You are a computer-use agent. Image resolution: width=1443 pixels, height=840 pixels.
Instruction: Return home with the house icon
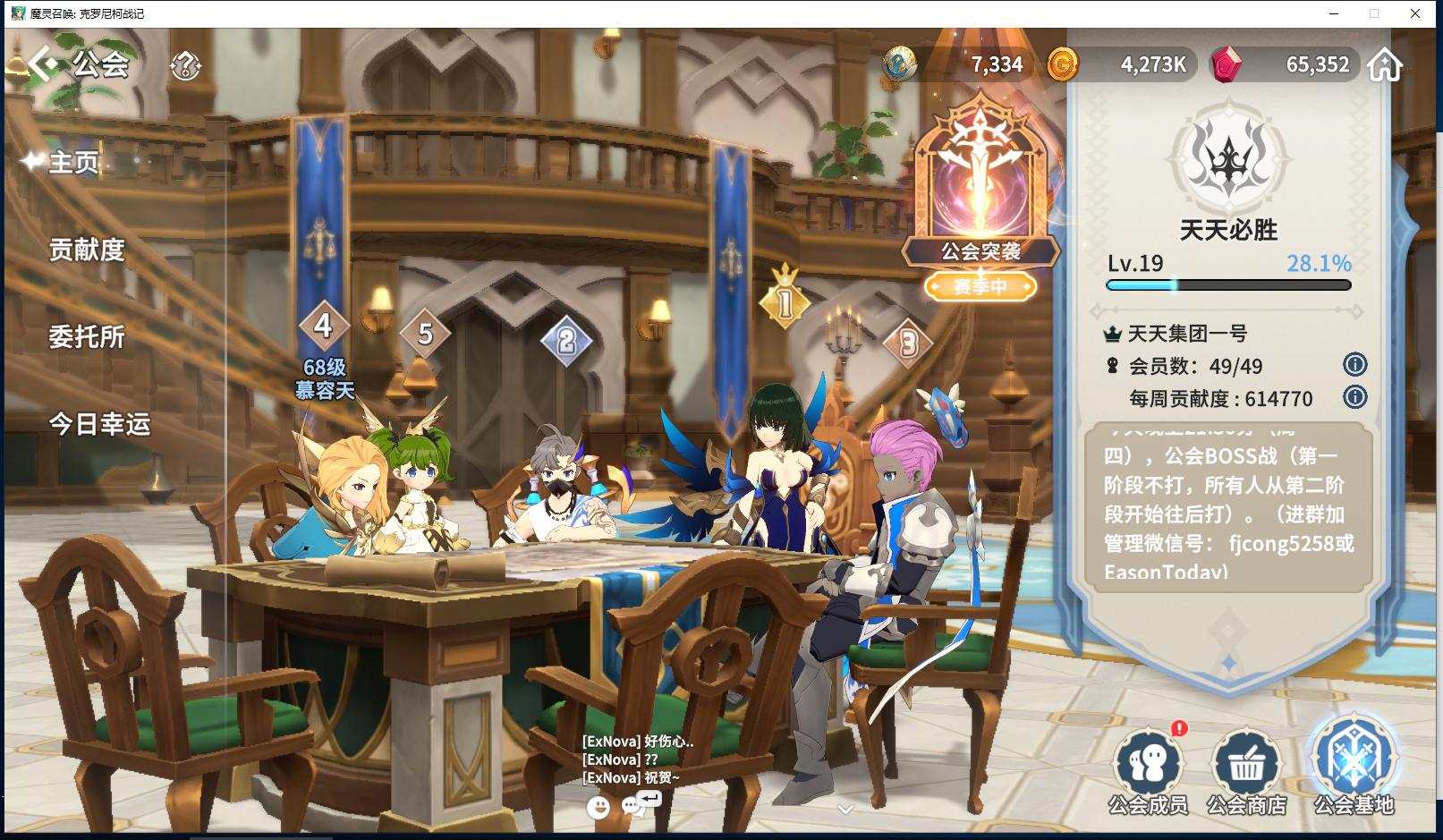[1384, 64]
